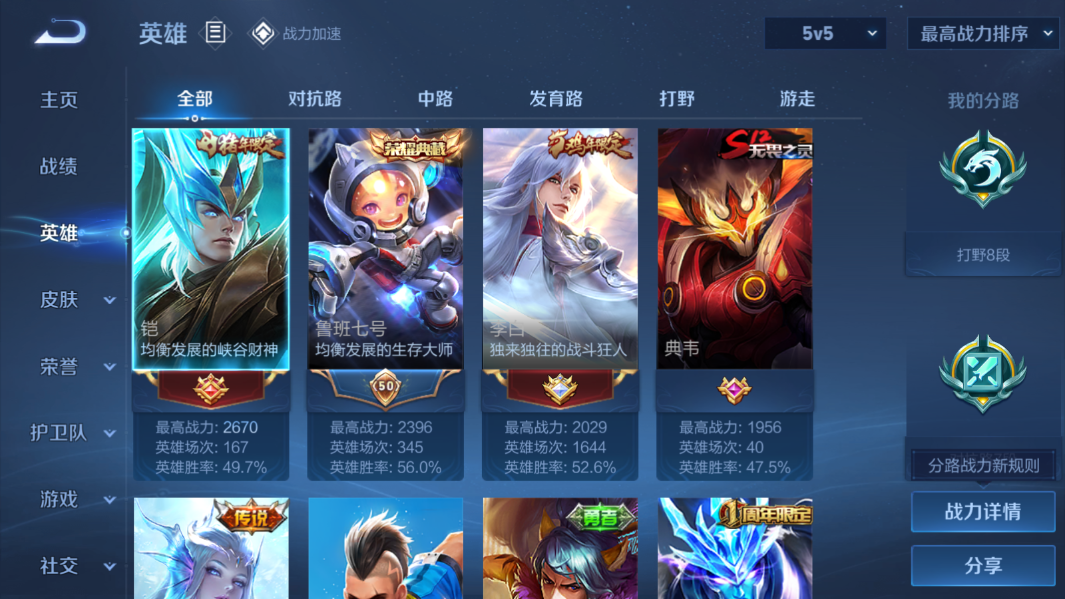This screenshot has height=599, width=1065.
Task: Expand the 皮肤 sidebar section
Action: click(x=77, y=300)
